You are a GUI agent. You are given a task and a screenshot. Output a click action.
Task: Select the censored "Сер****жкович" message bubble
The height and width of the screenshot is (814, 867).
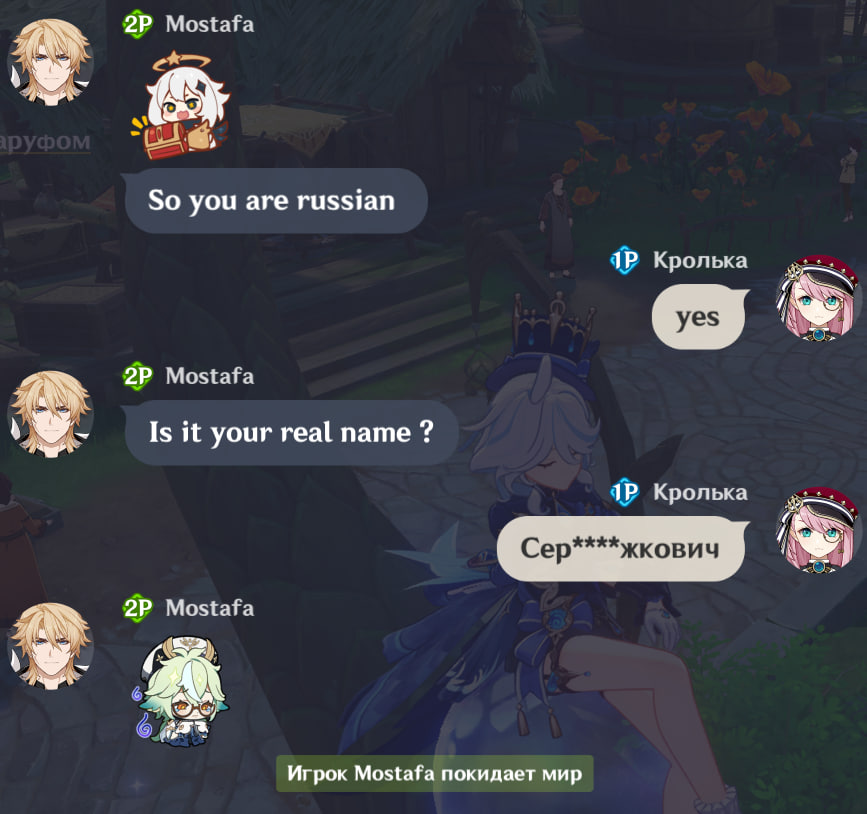pyautogui.click(x=620, y=548)
